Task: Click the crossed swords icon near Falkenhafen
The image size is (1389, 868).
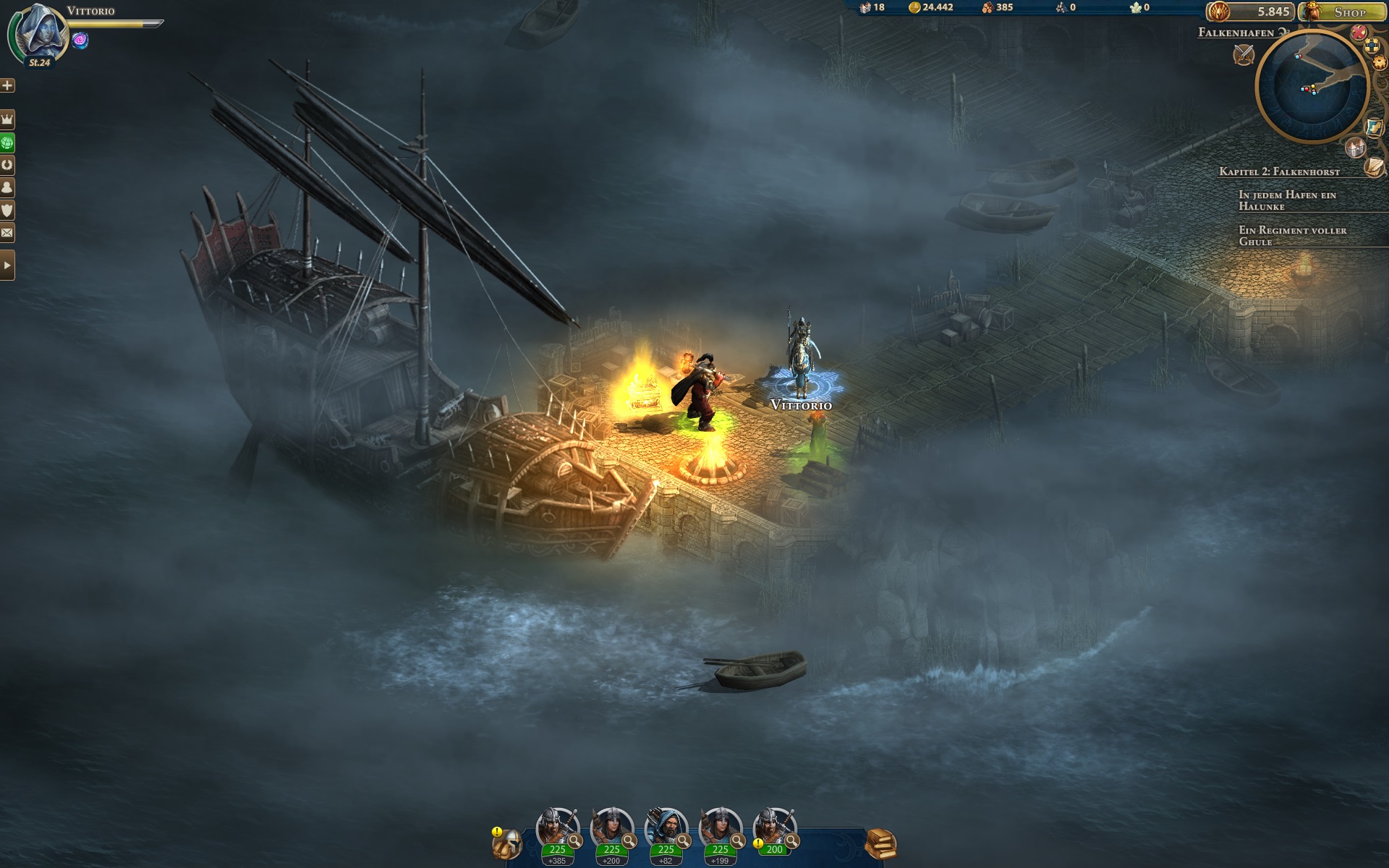Action: point(1244,54)
